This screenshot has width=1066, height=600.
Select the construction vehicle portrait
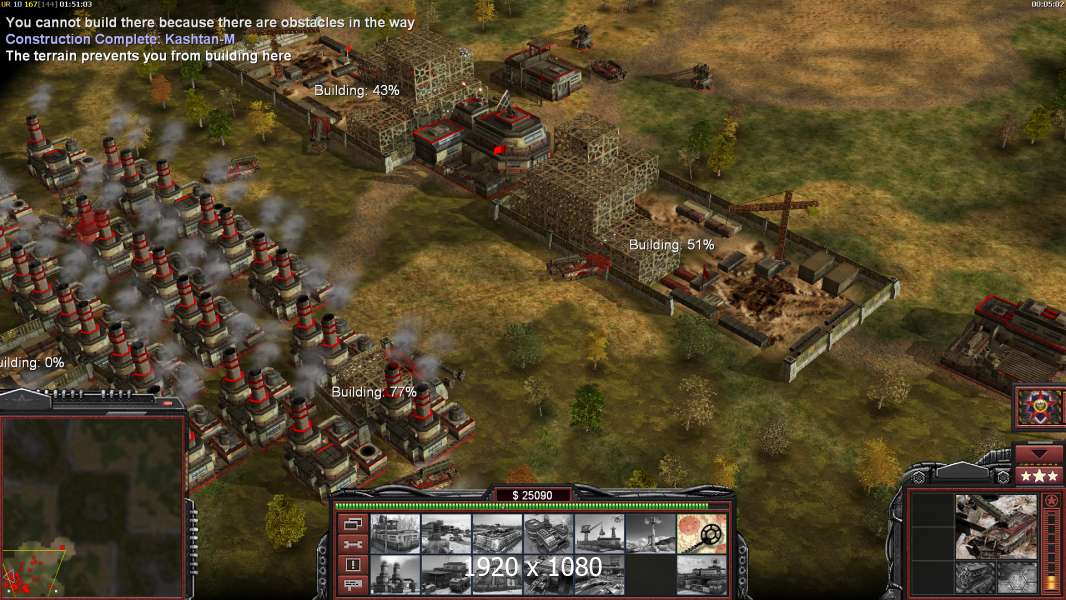(x=994, y=525)
